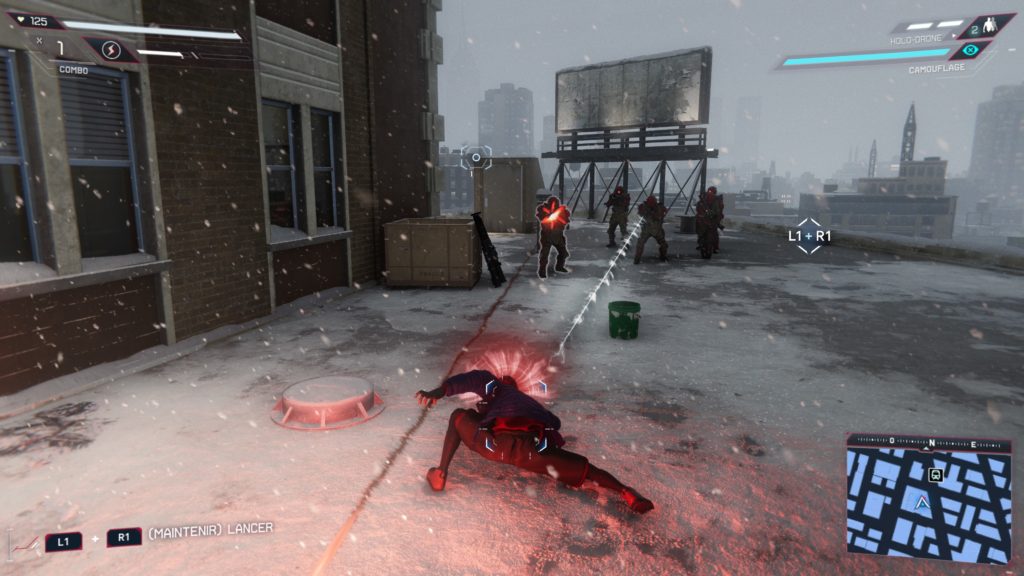Activate the Camouflage eye icon
1024x576 pixels.
[x=970, y=50]
